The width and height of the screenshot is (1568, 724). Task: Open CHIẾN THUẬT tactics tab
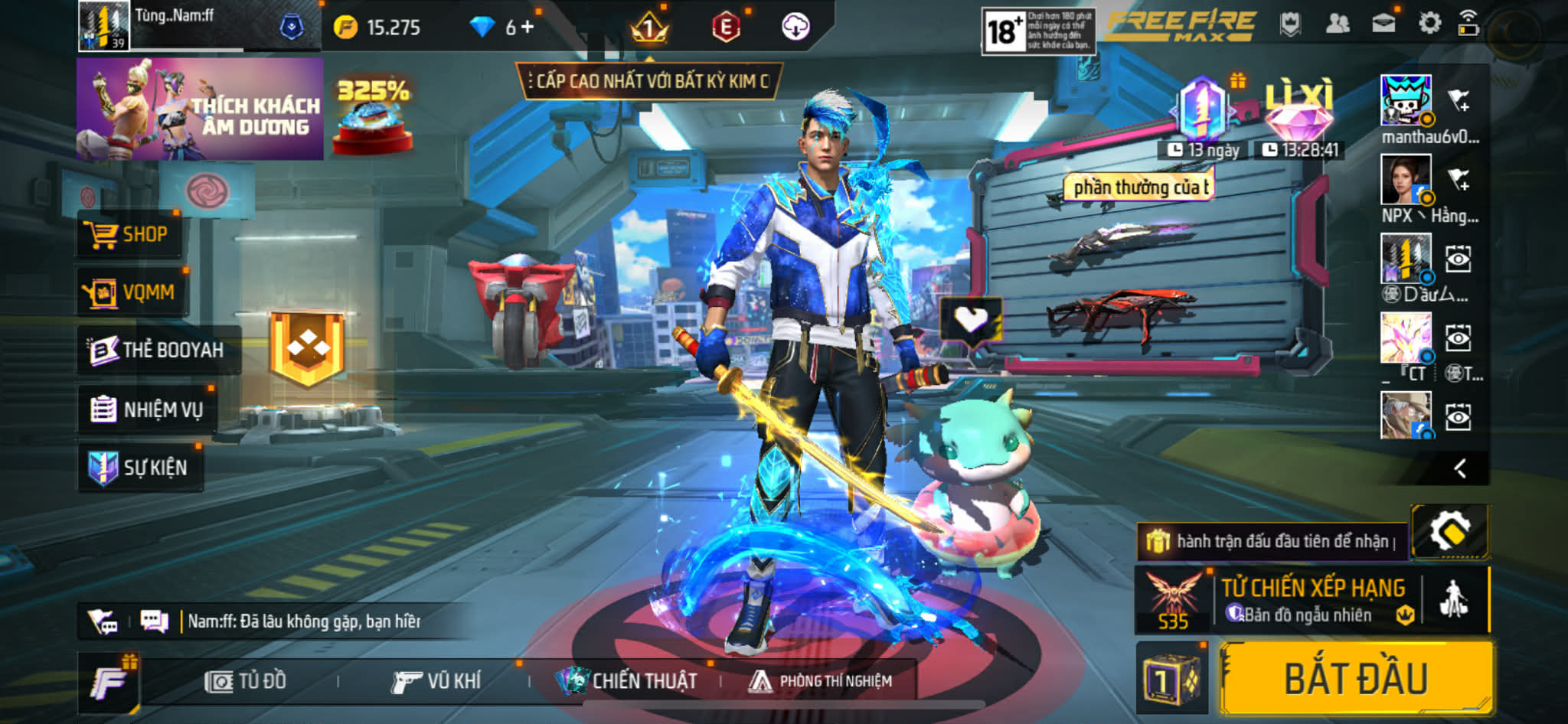[628, 681]
